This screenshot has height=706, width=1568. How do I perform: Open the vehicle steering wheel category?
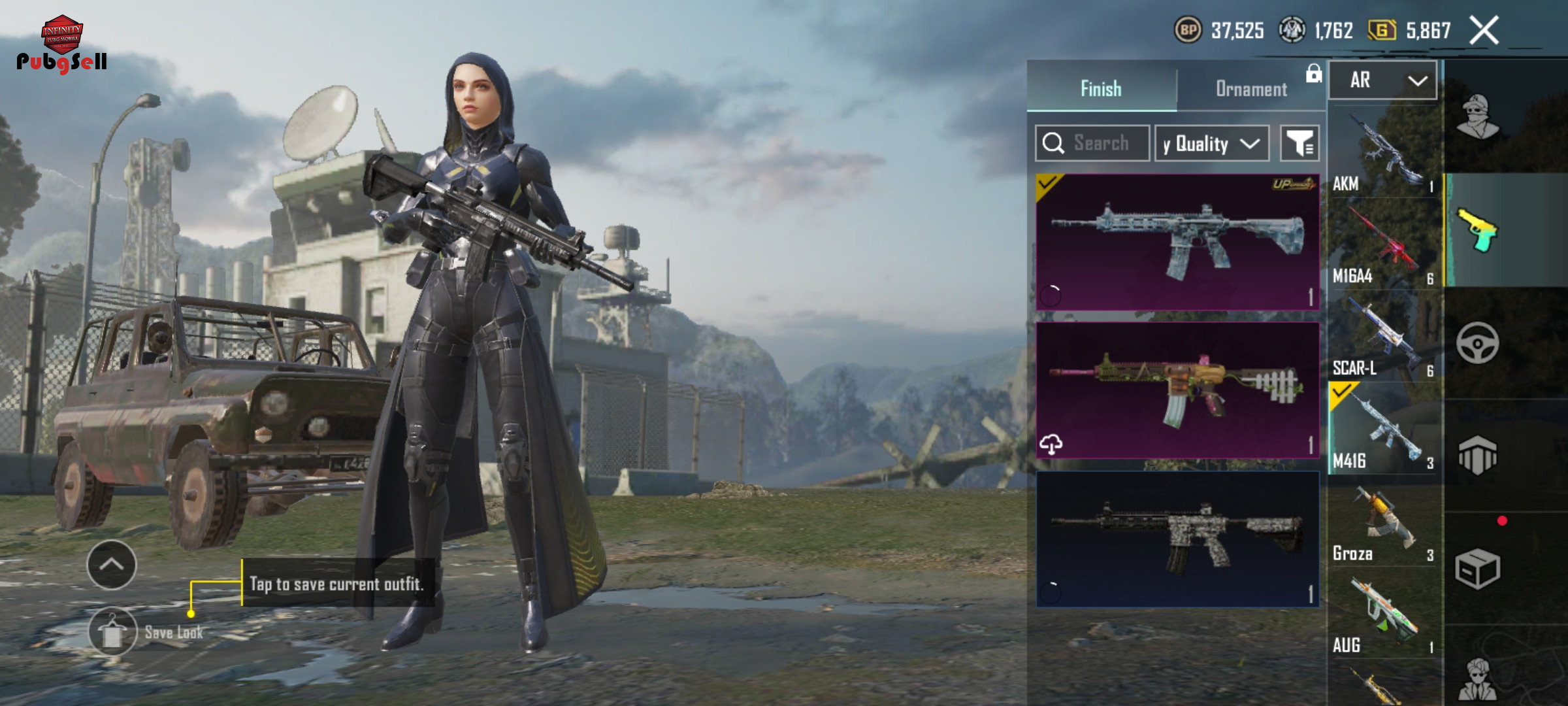tap(1477, 343)
